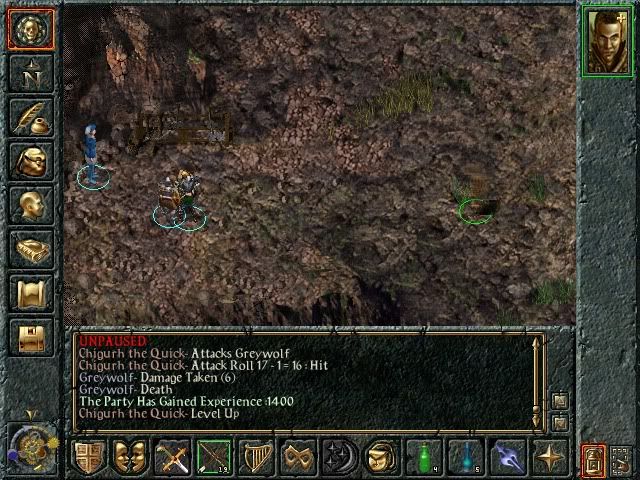Select the character portrait
Image resolution: width=640 pixels, height=480 pixels.
coord(607,39)
